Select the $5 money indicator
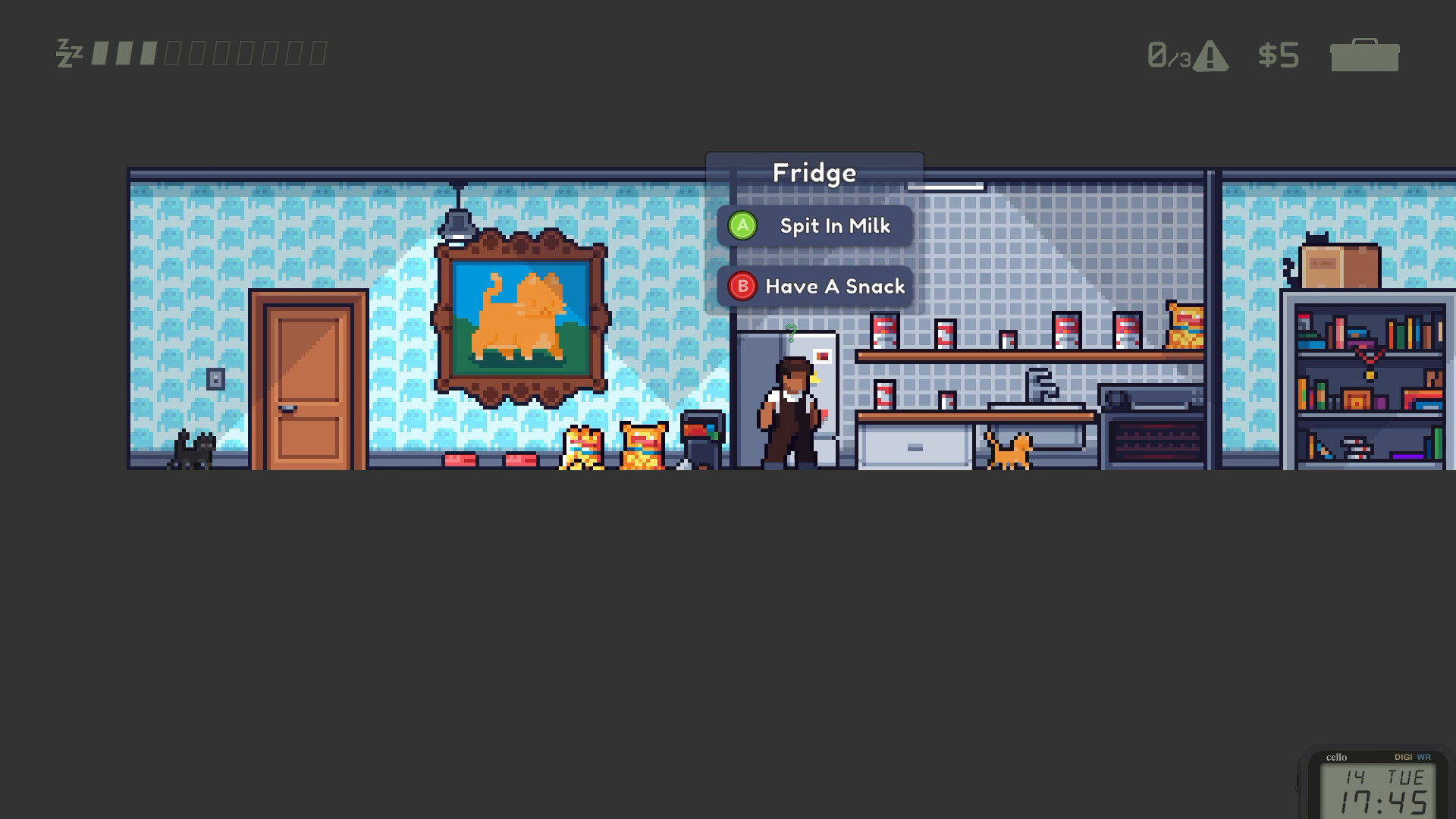1456x819 pixels. point(1279,54)
